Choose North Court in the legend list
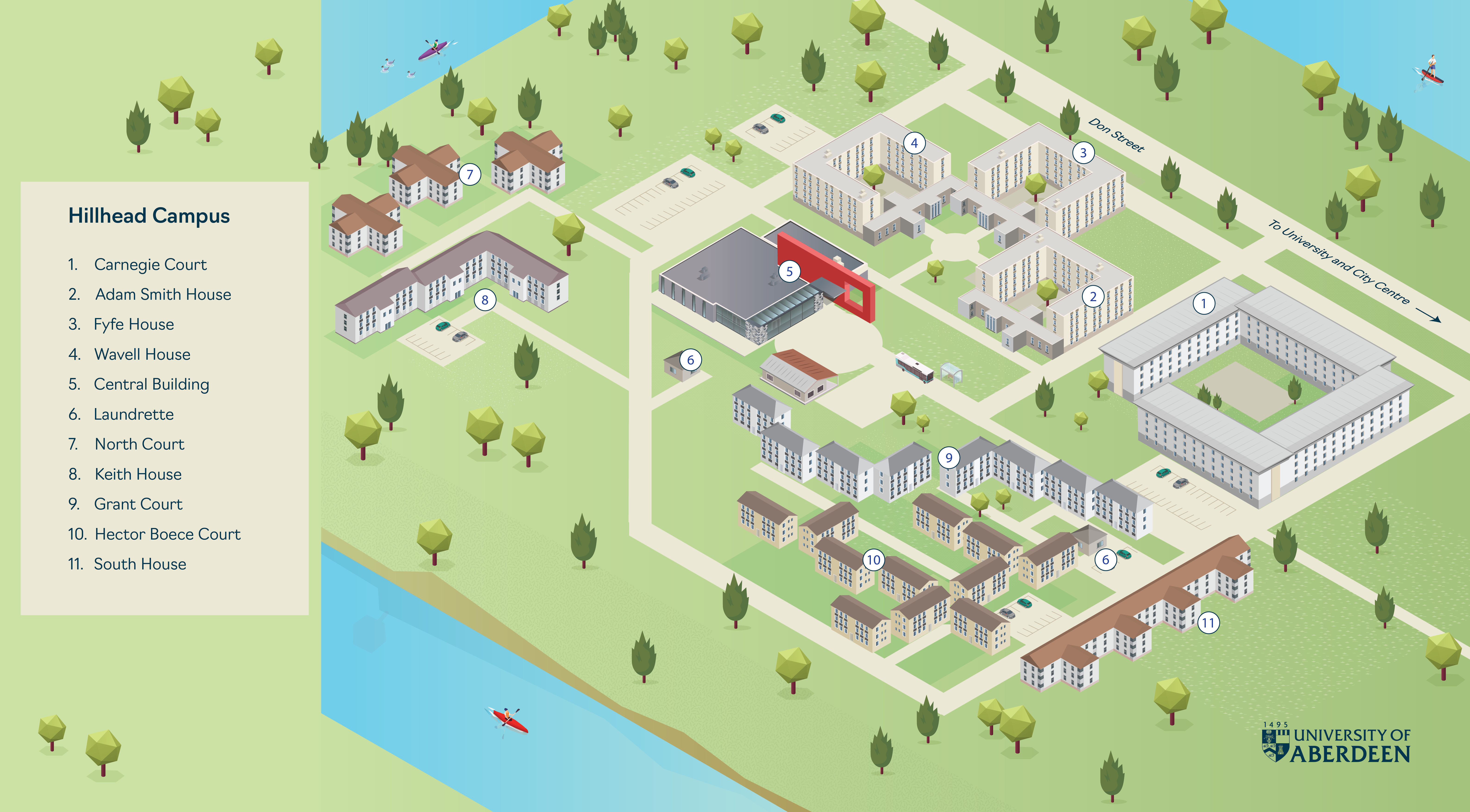Screen dimensions: 1470x812 139,444
